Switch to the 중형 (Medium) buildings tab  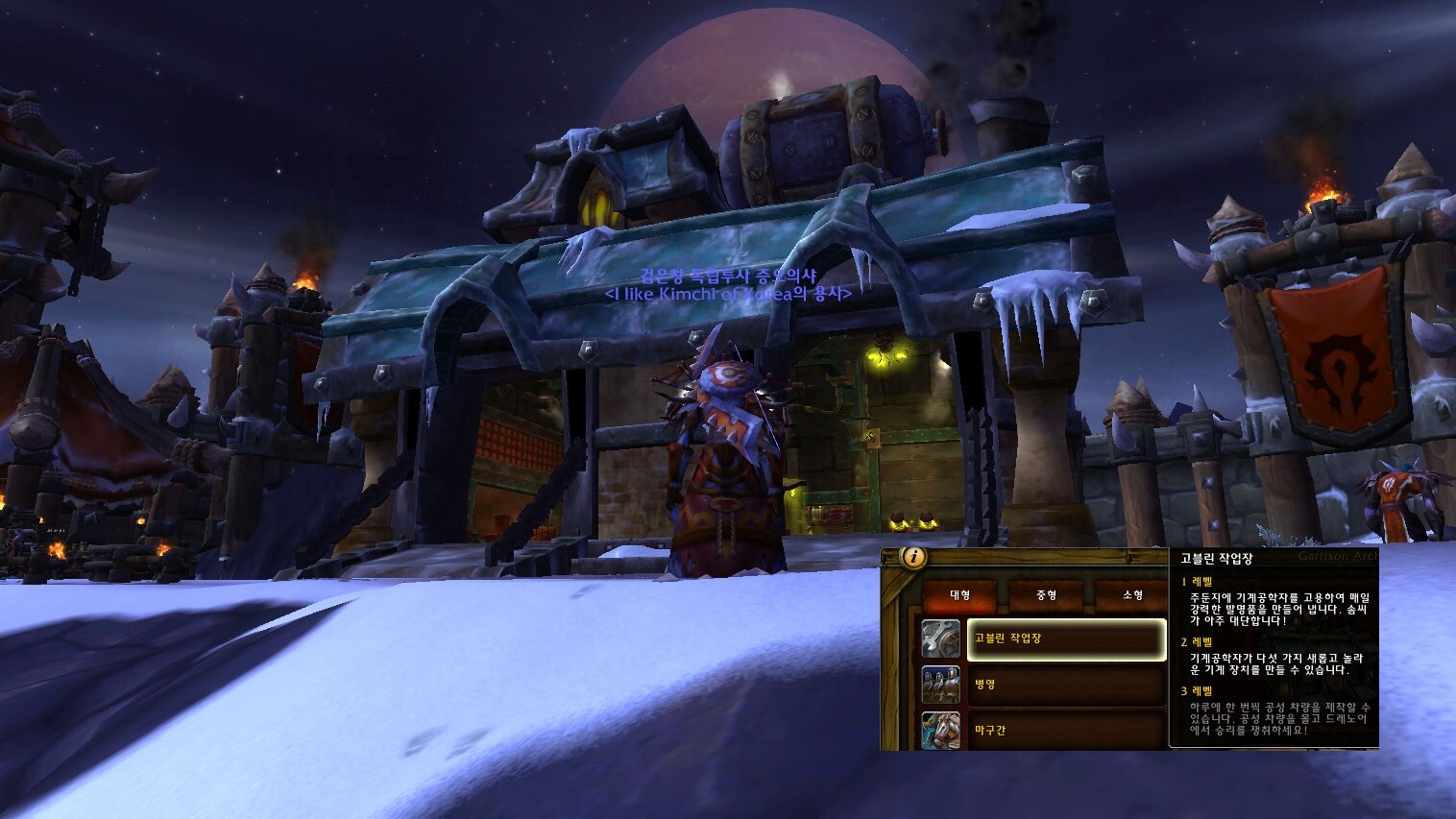tap(1046, 595)
